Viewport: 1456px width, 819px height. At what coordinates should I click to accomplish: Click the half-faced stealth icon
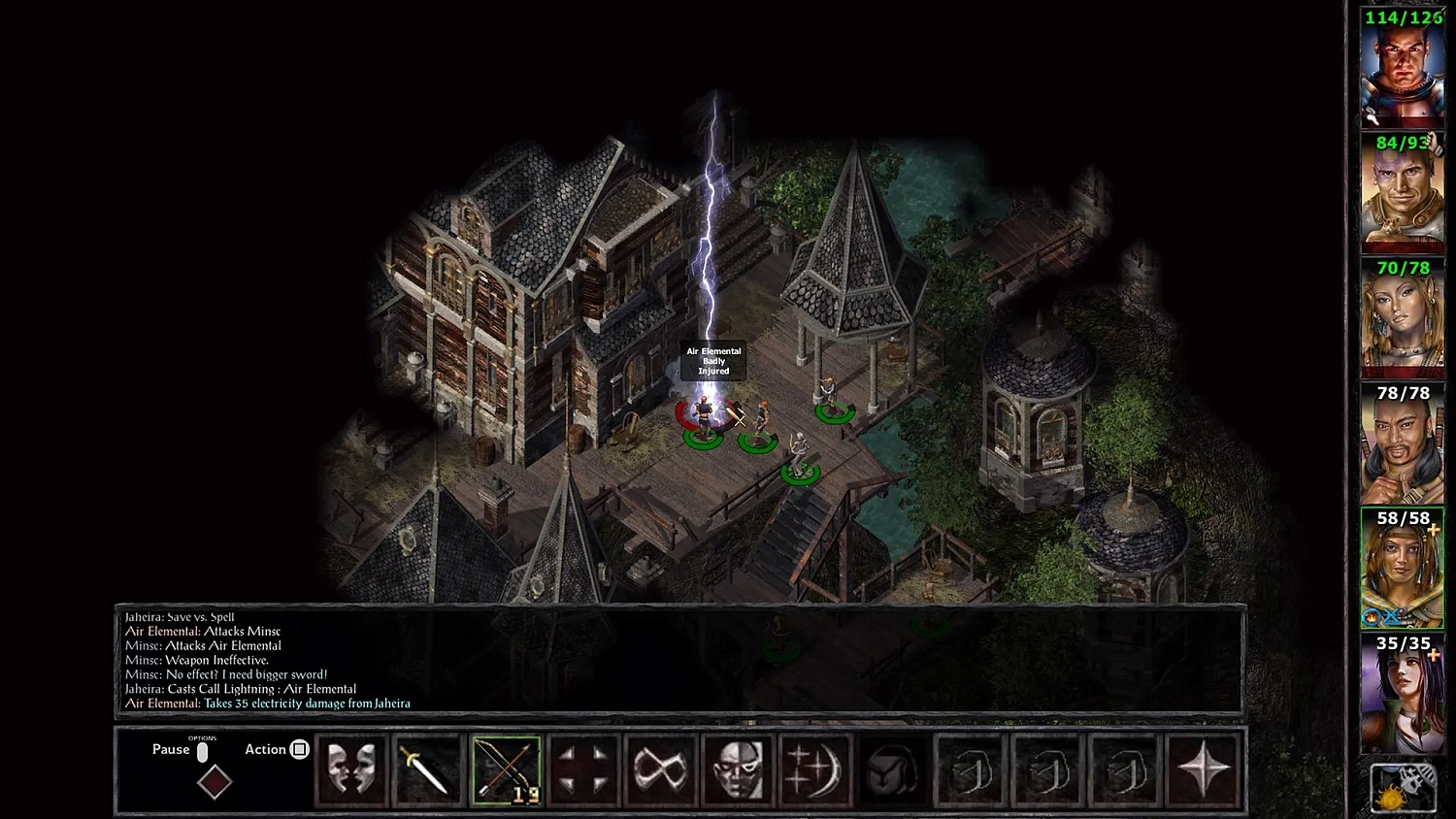coord(738,770)
